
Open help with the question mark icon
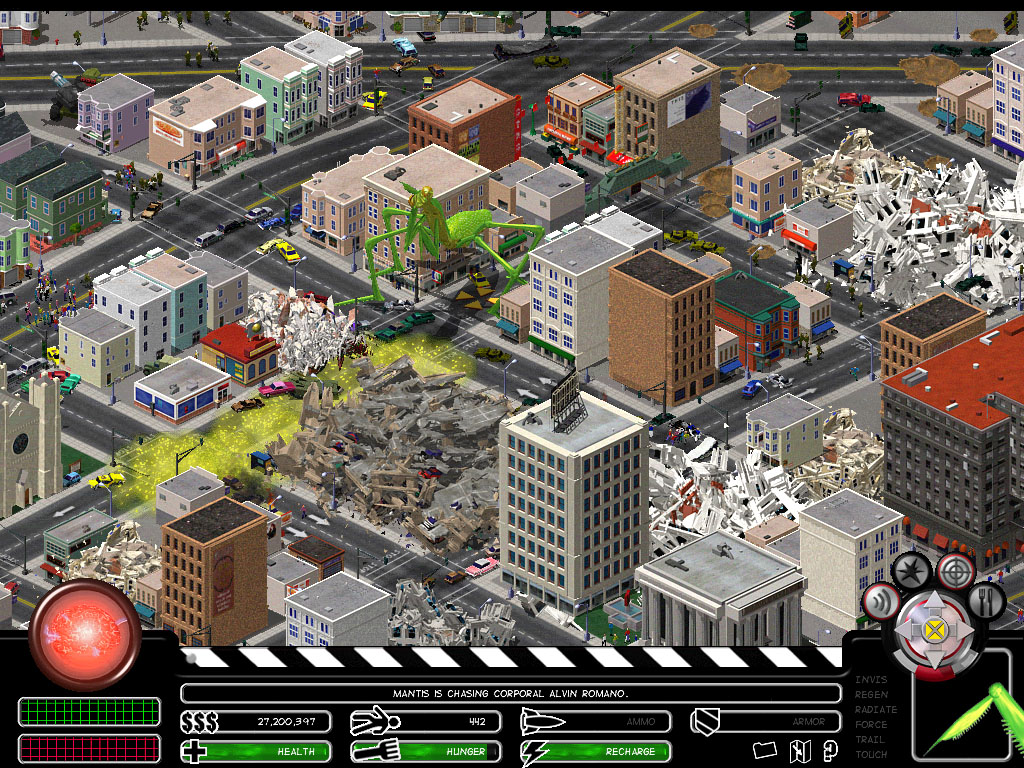click(830, 750)
